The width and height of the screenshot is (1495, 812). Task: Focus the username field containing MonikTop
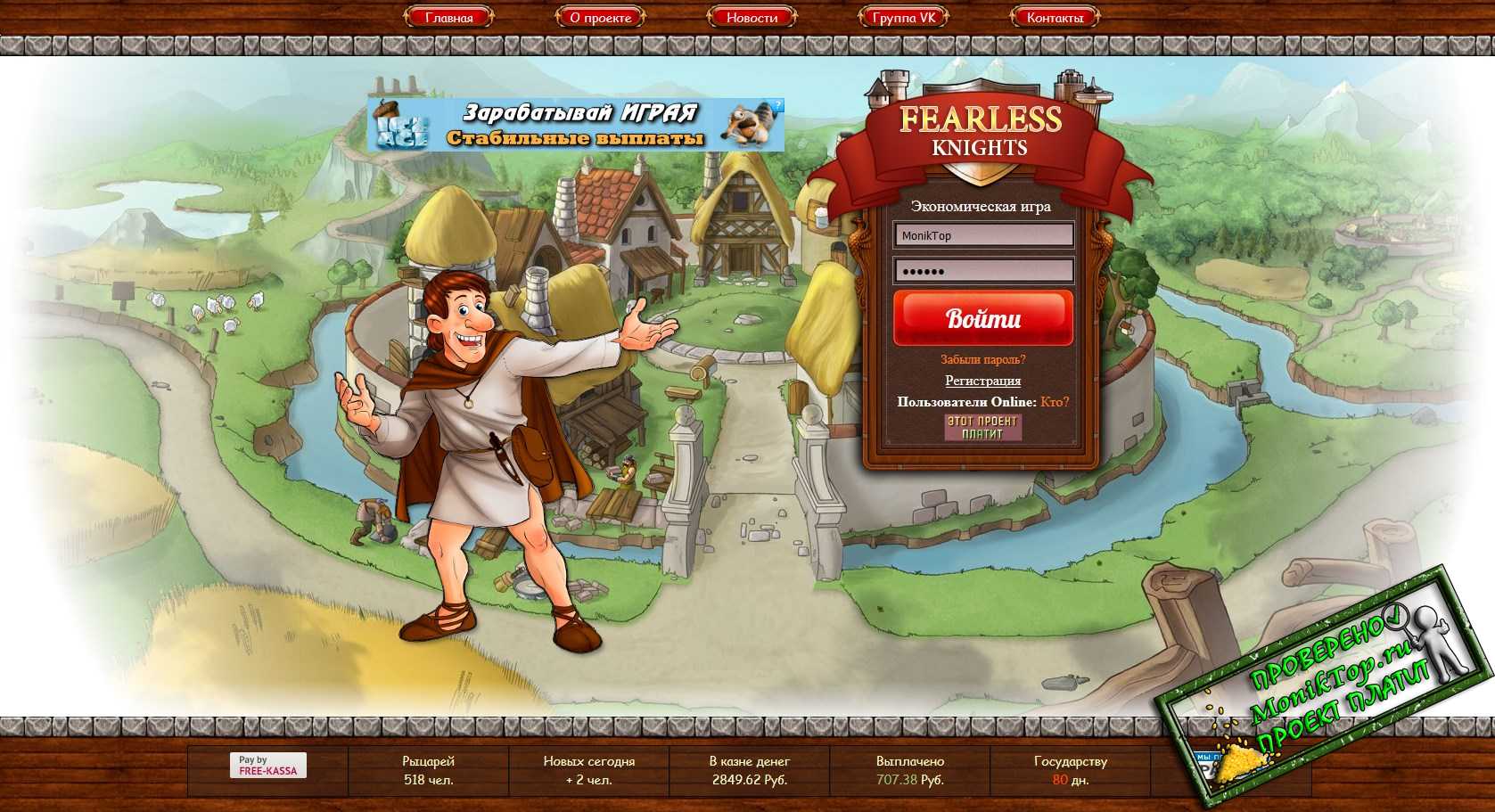pos(983,235)
